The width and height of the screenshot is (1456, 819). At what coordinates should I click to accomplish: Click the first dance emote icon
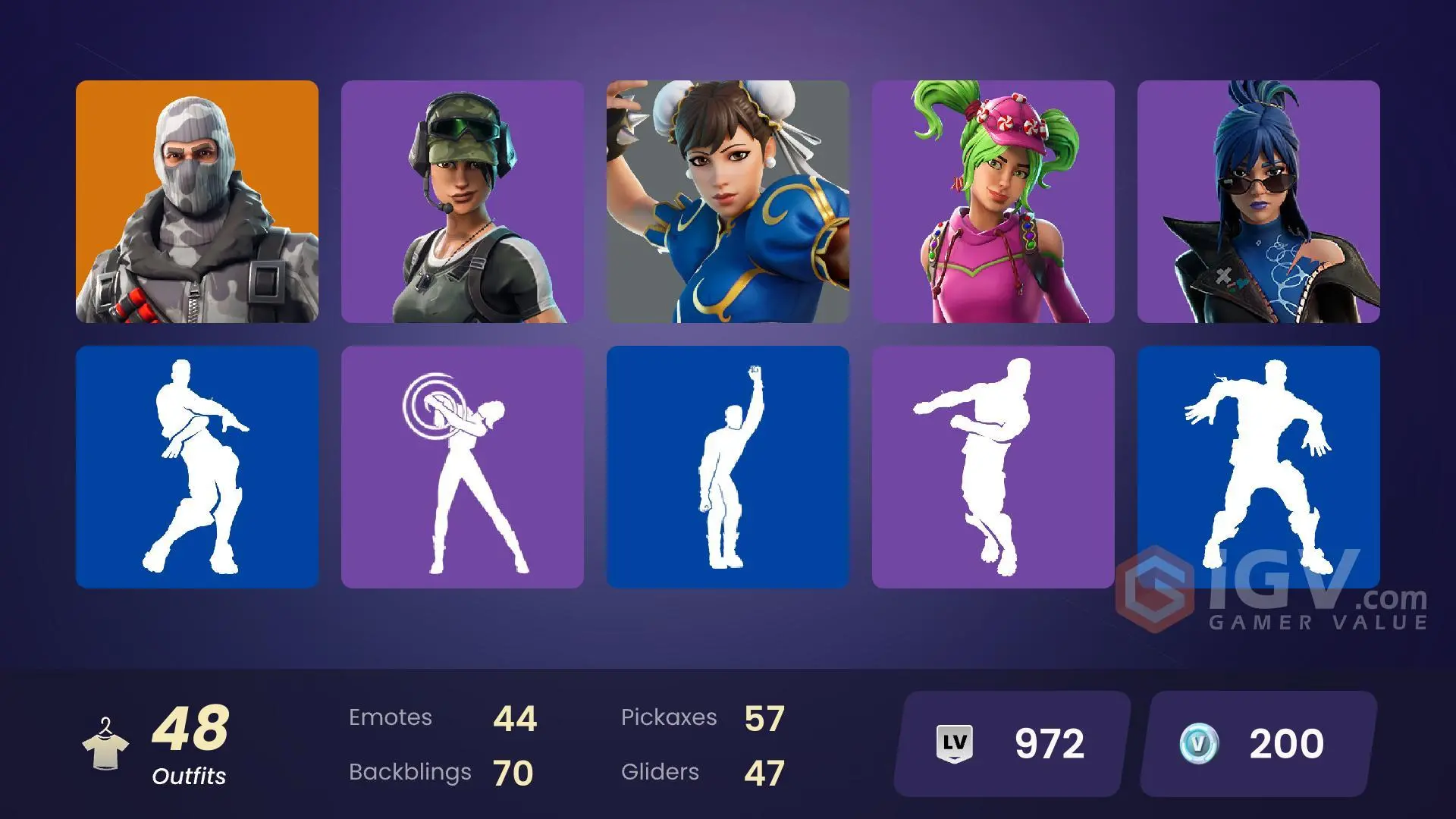196,466
